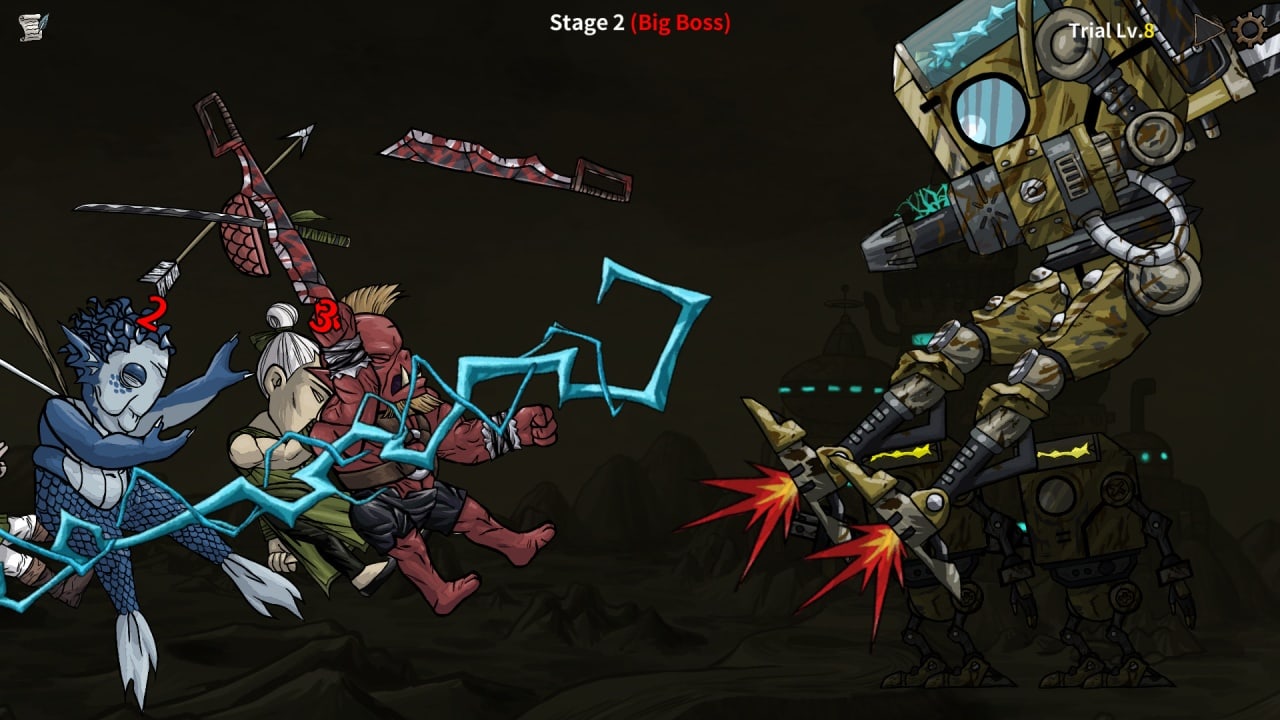Open the scroll and quill log
This screenshot has width=1280, height=720.
(x=33, y=27)
